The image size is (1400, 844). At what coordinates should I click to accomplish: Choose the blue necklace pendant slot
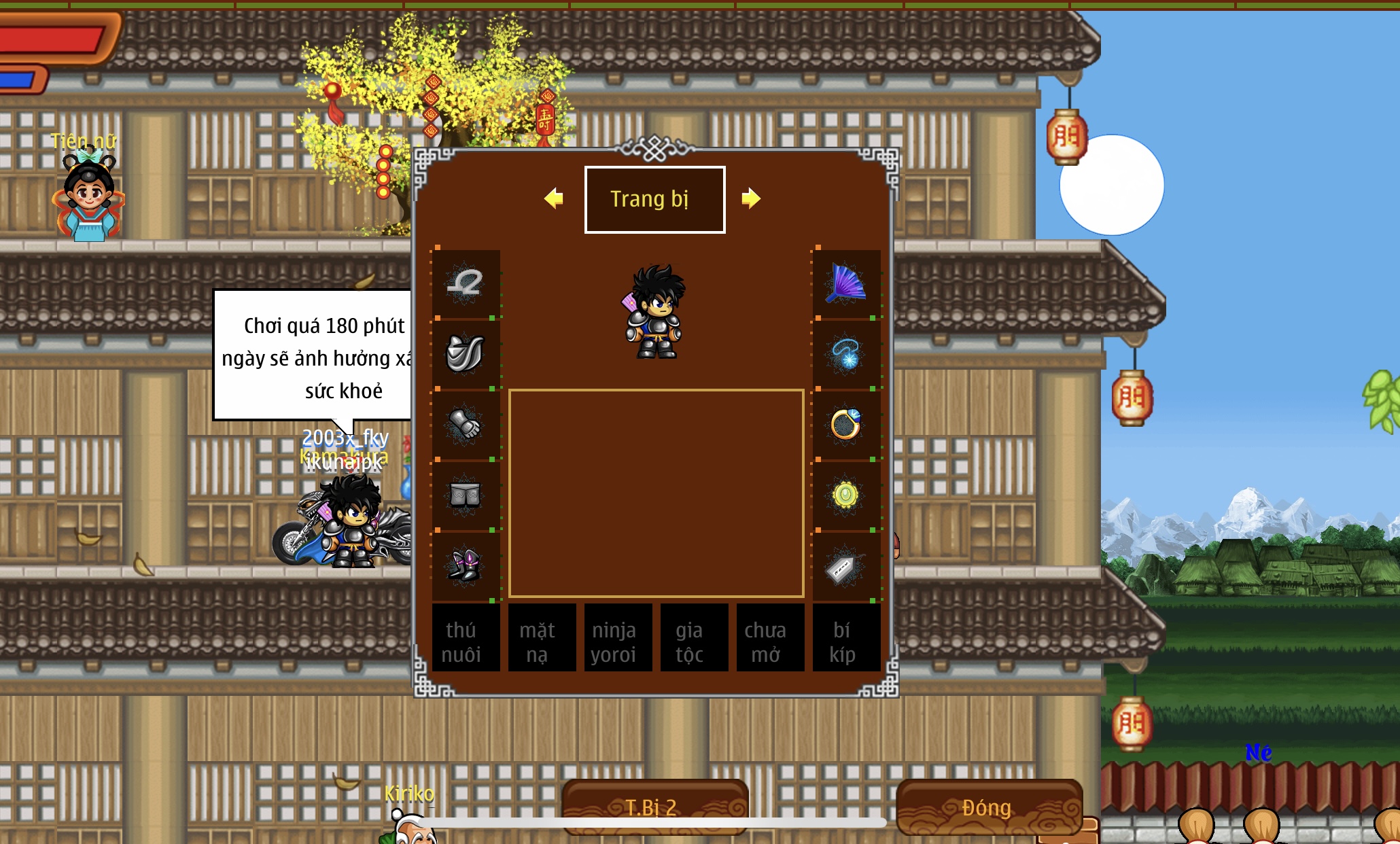[846, 354]
